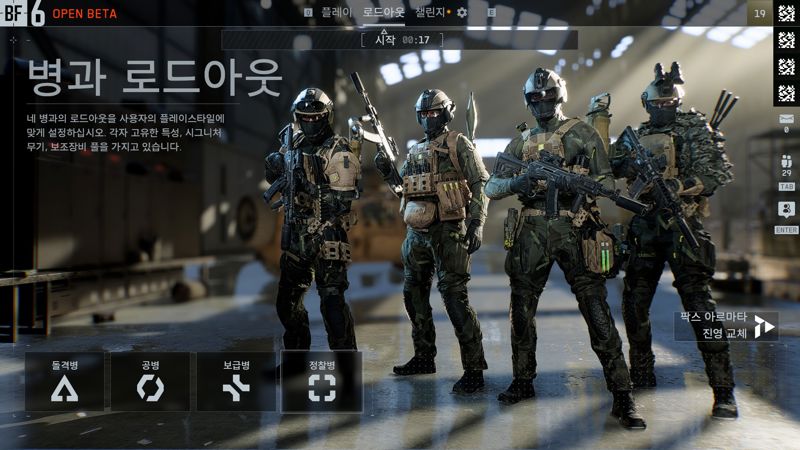Click the 진영 교체 faction swap button

(726, 326)
